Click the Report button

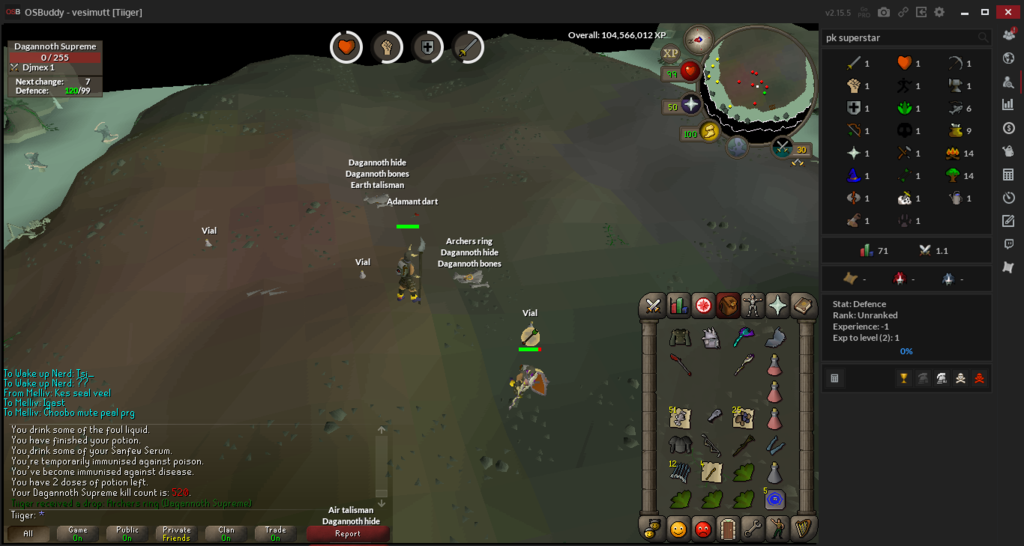coord(347,533)
